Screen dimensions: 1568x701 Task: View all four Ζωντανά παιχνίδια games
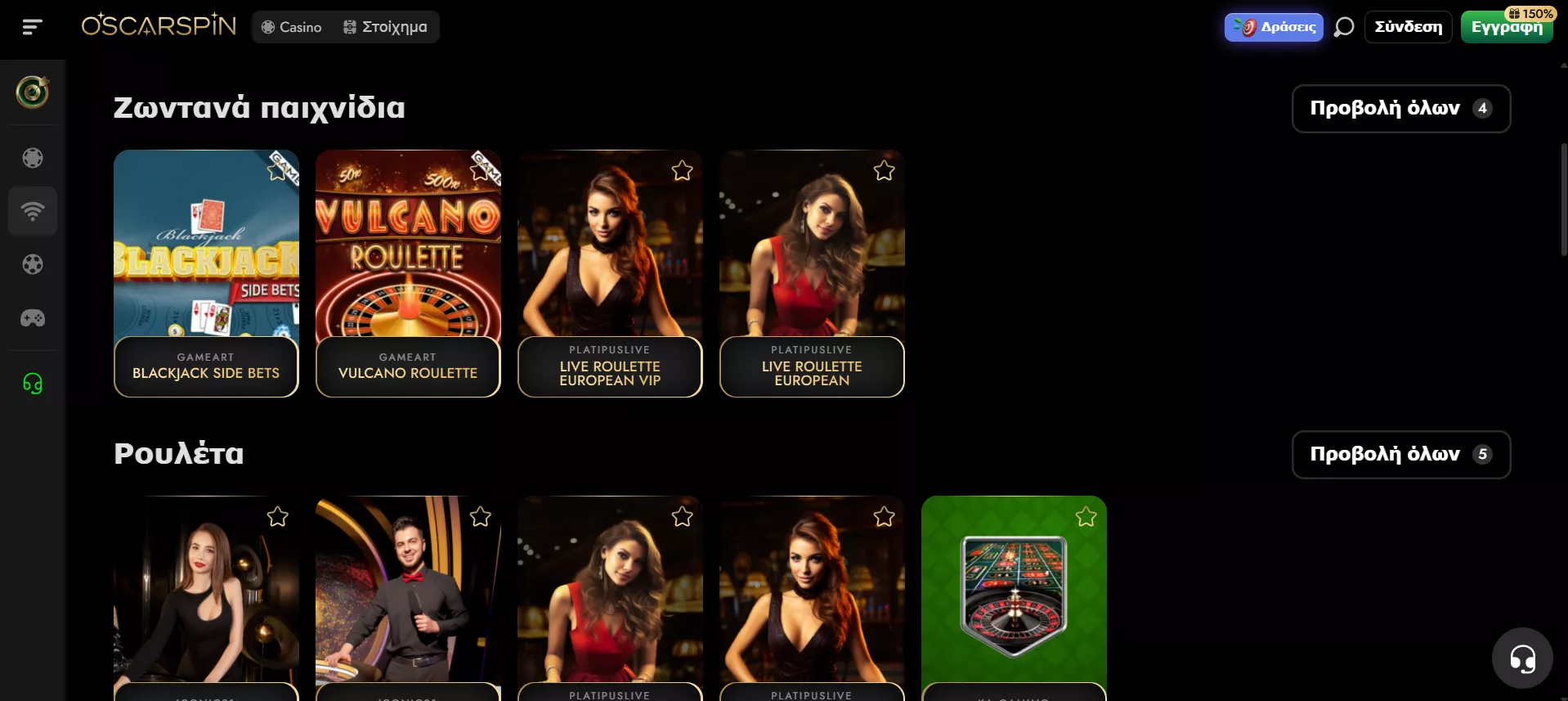[1400, 108]
